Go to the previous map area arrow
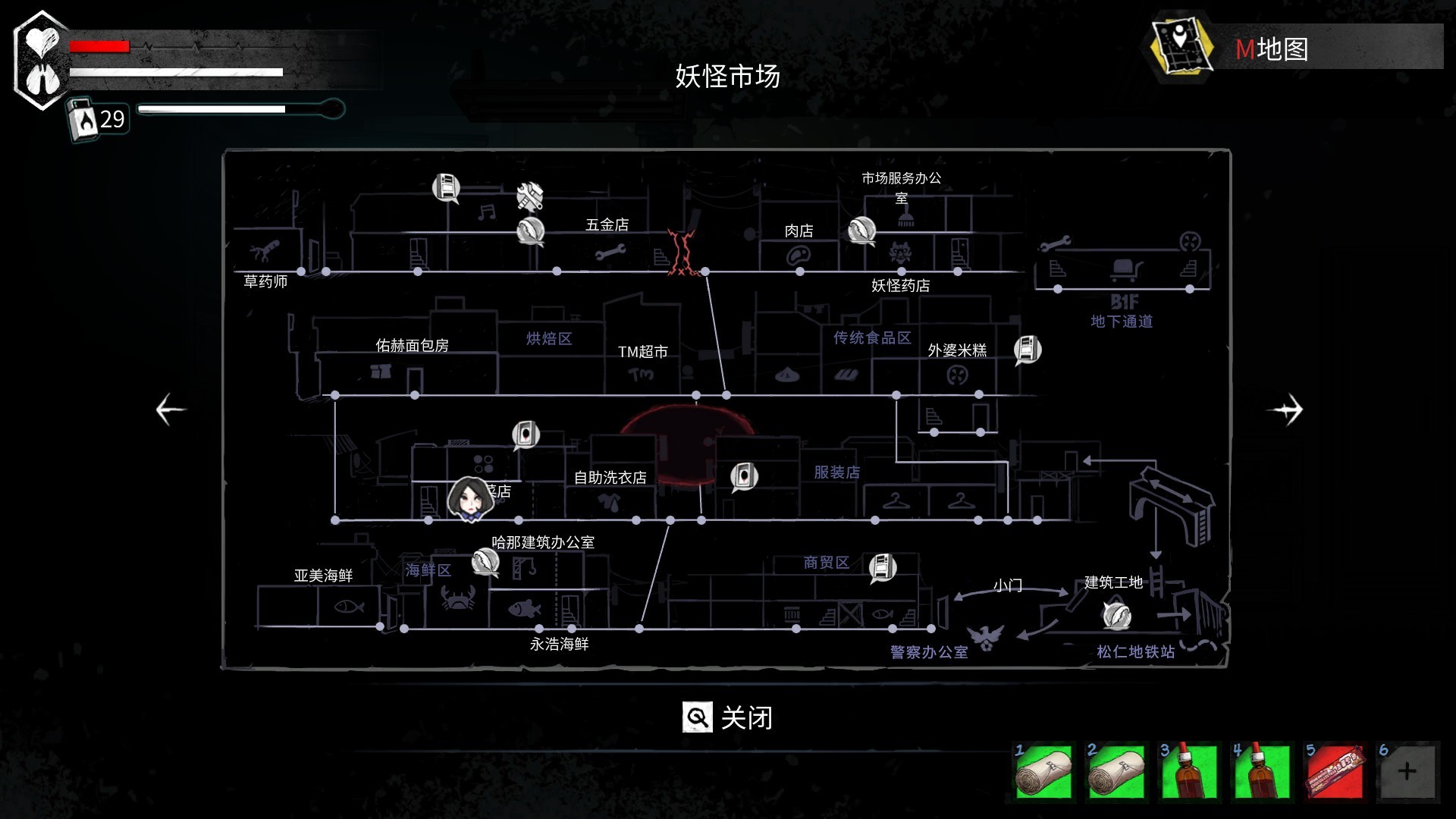Screen dimensions: 1456x819 (x=171, y=409)
